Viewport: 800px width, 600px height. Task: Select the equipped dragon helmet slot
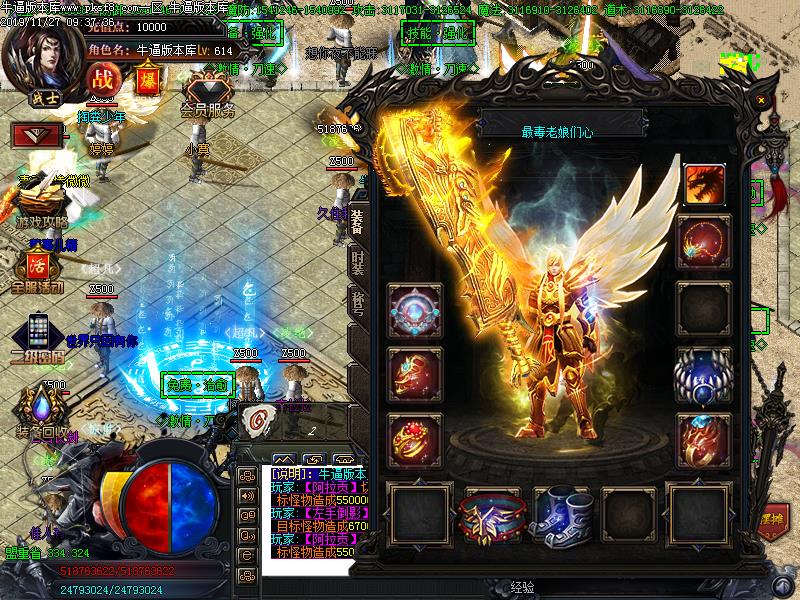[704, 183]
